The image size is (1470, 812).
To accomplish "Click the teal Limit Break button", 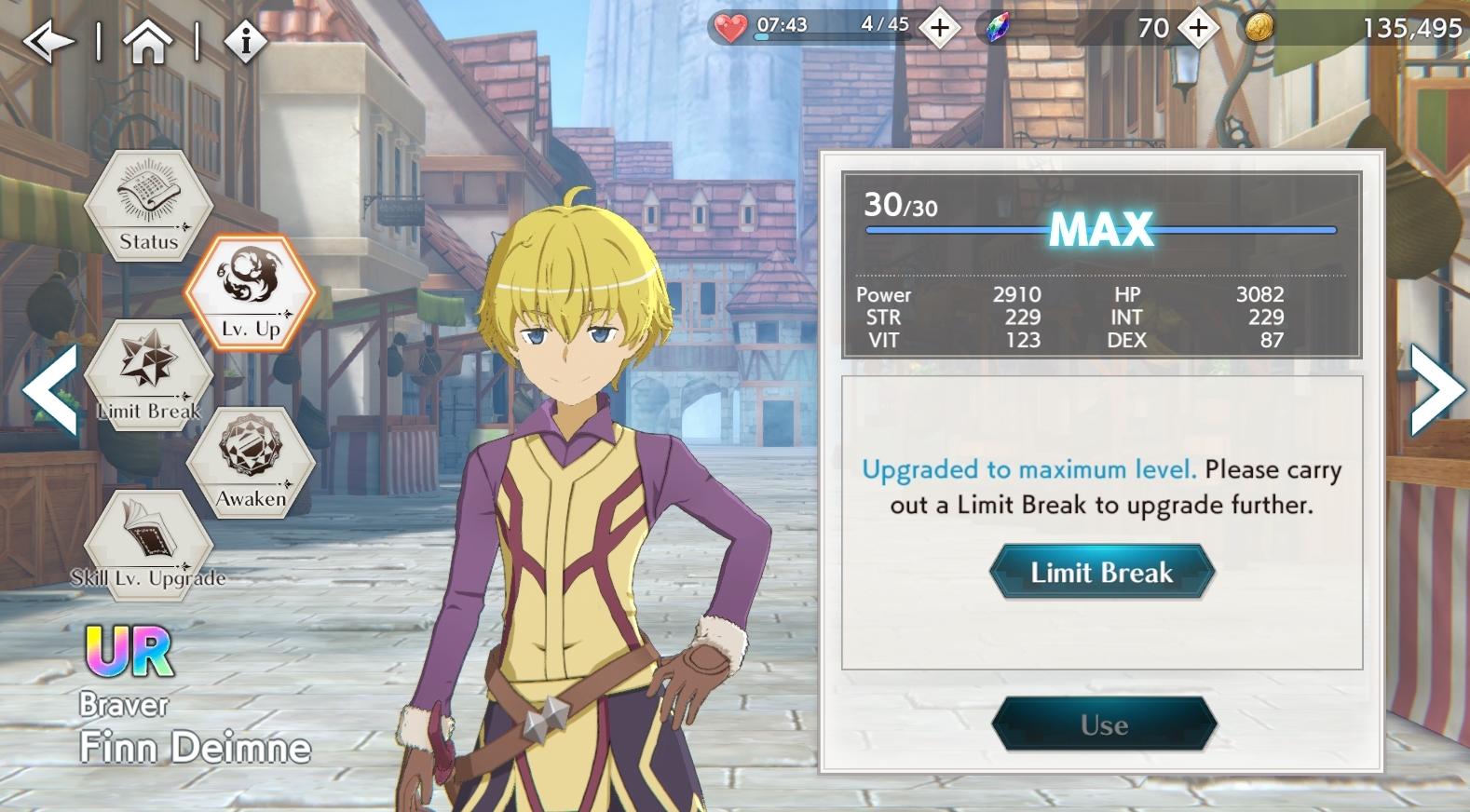I will 1102,572.
